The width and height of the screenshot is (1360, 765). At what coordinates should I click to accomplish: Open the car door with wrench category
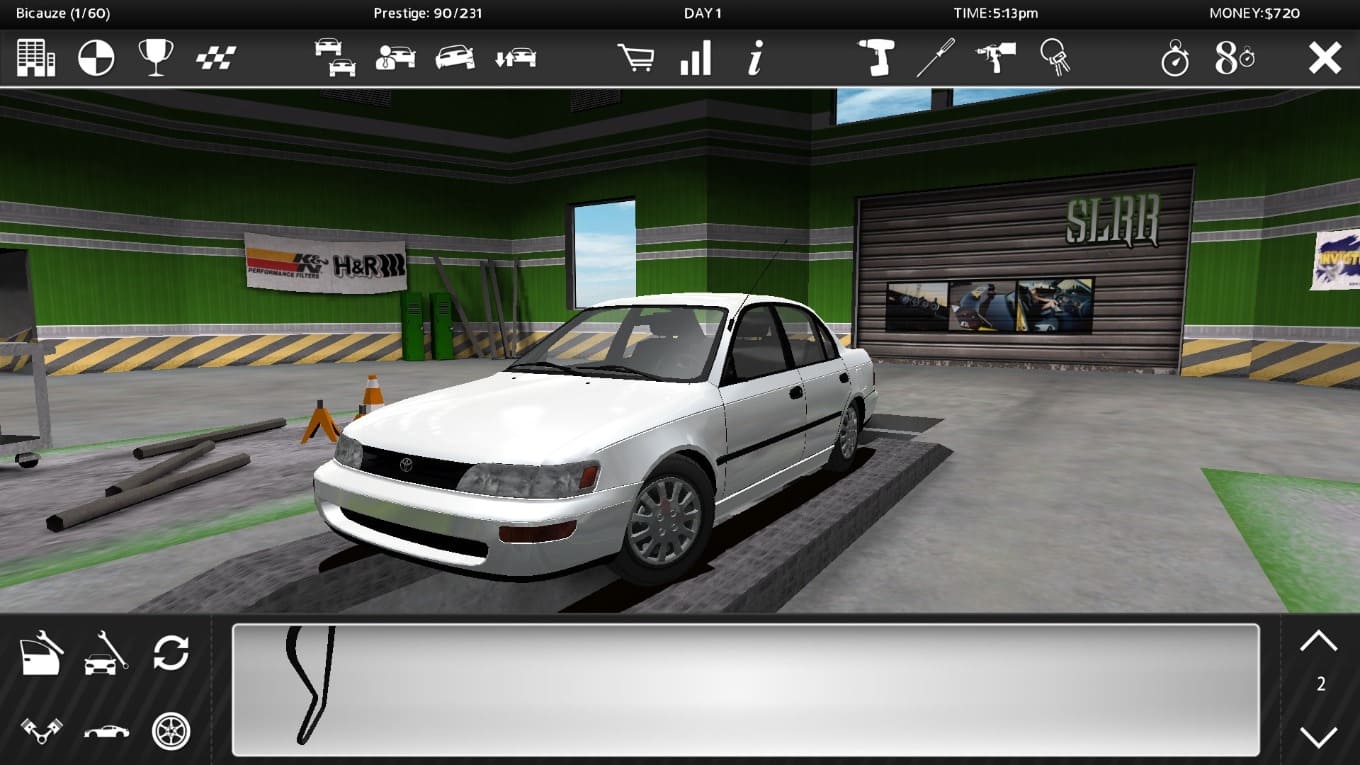click(42, 654)
